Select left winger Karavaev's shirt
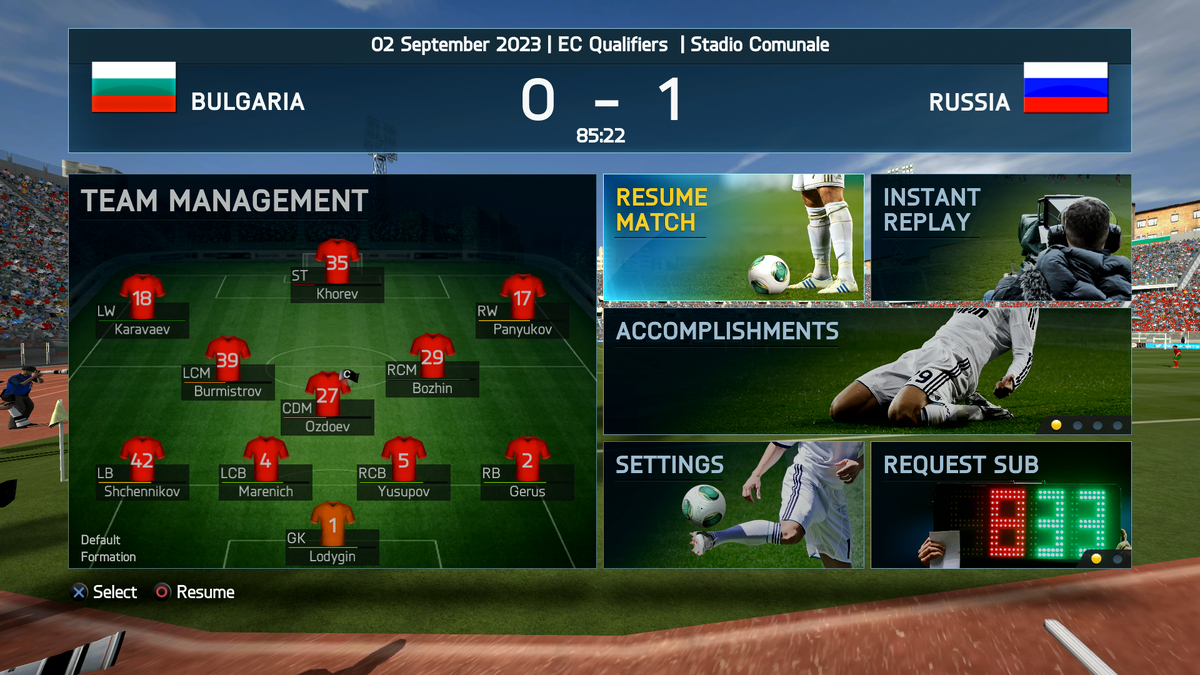1200x675 pixels. (142, 296)
